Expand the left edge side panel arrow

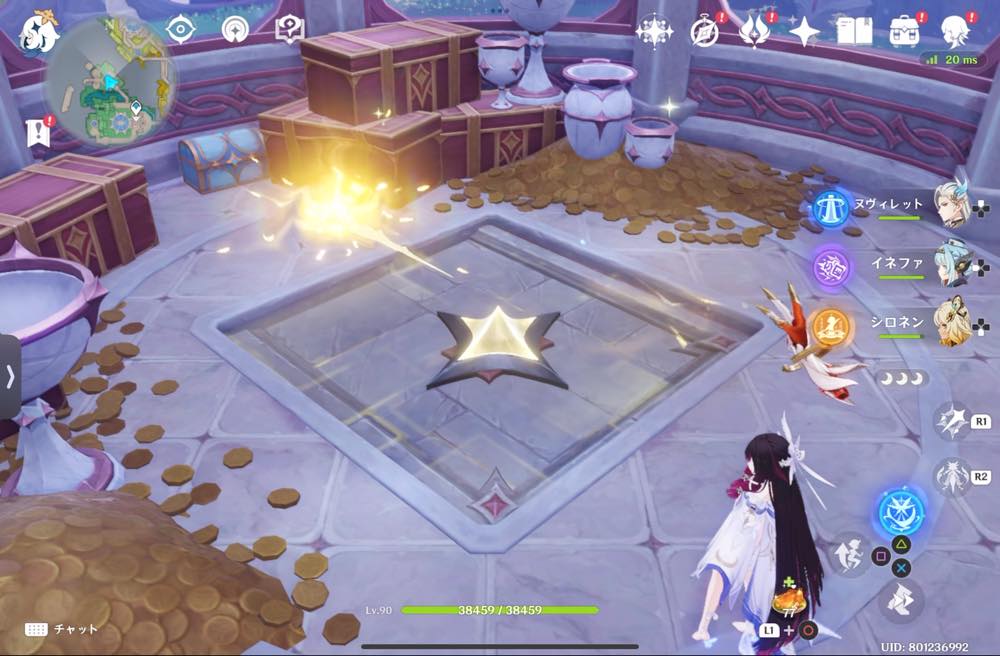(10, 376)
